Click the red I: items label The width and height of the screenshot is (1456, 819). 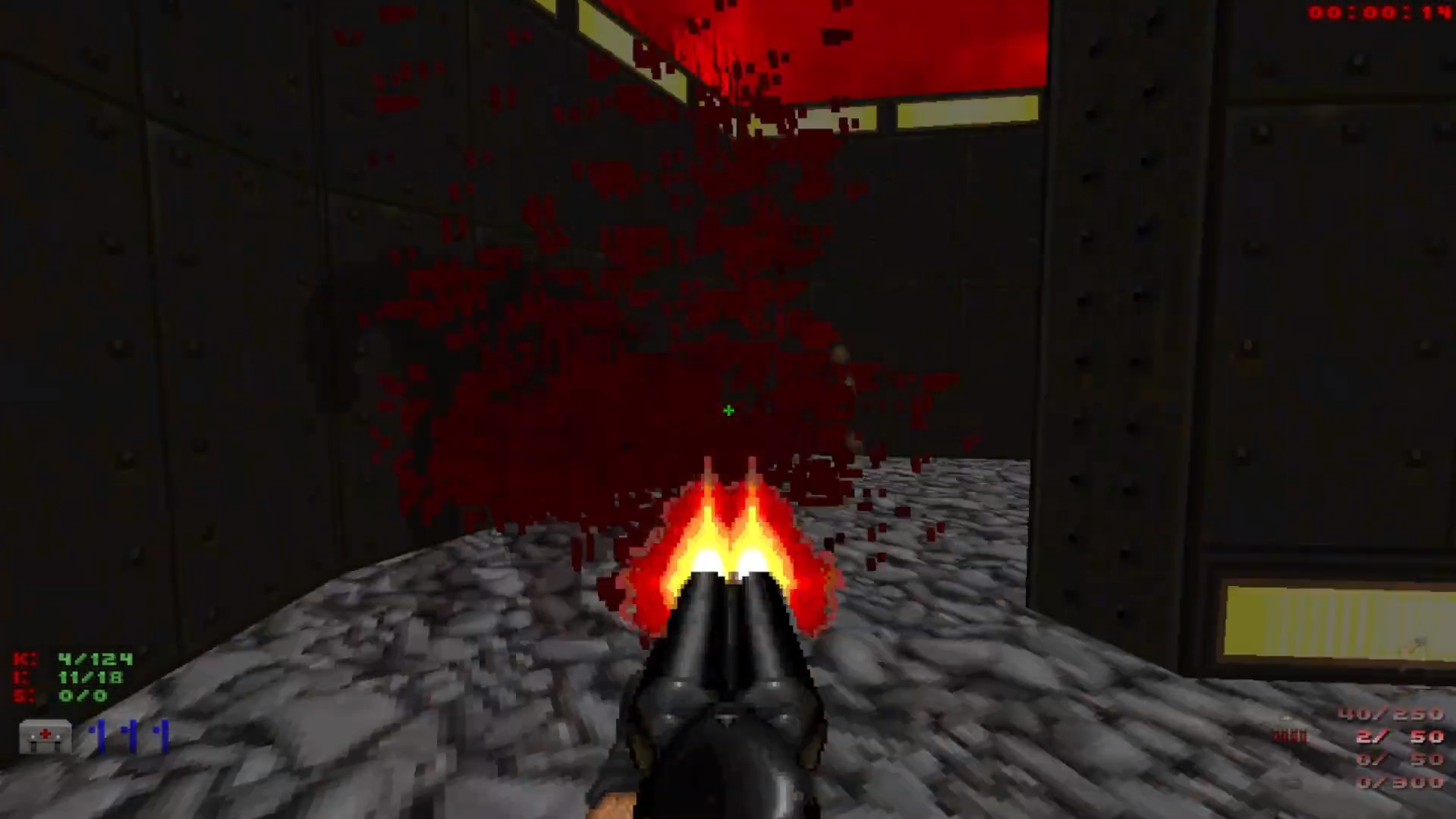[21, 678]
